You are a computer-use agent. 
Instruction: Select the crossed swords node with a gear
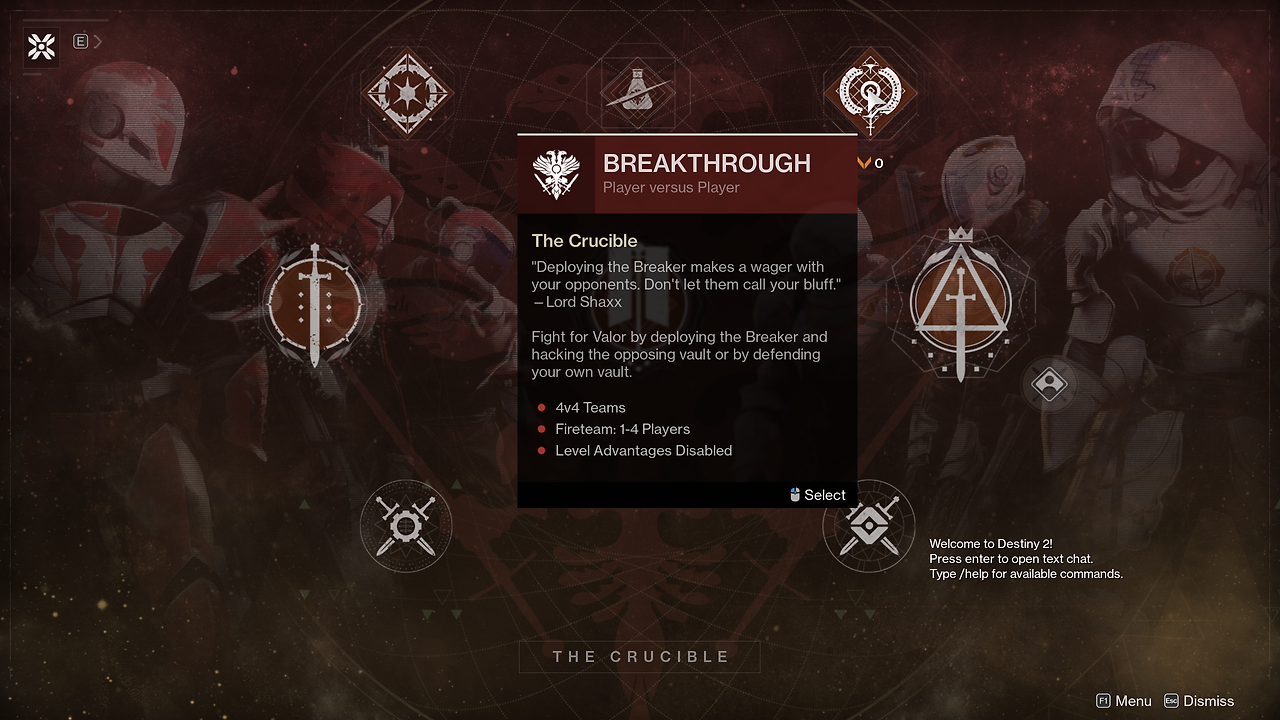click(406, 526)
